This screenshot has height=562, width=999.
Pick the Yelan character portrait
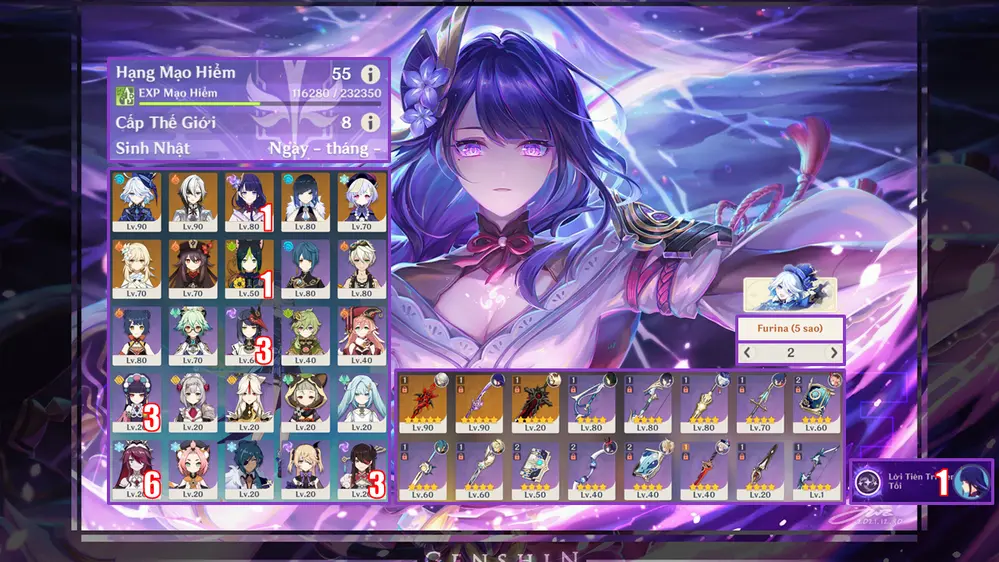305,198
